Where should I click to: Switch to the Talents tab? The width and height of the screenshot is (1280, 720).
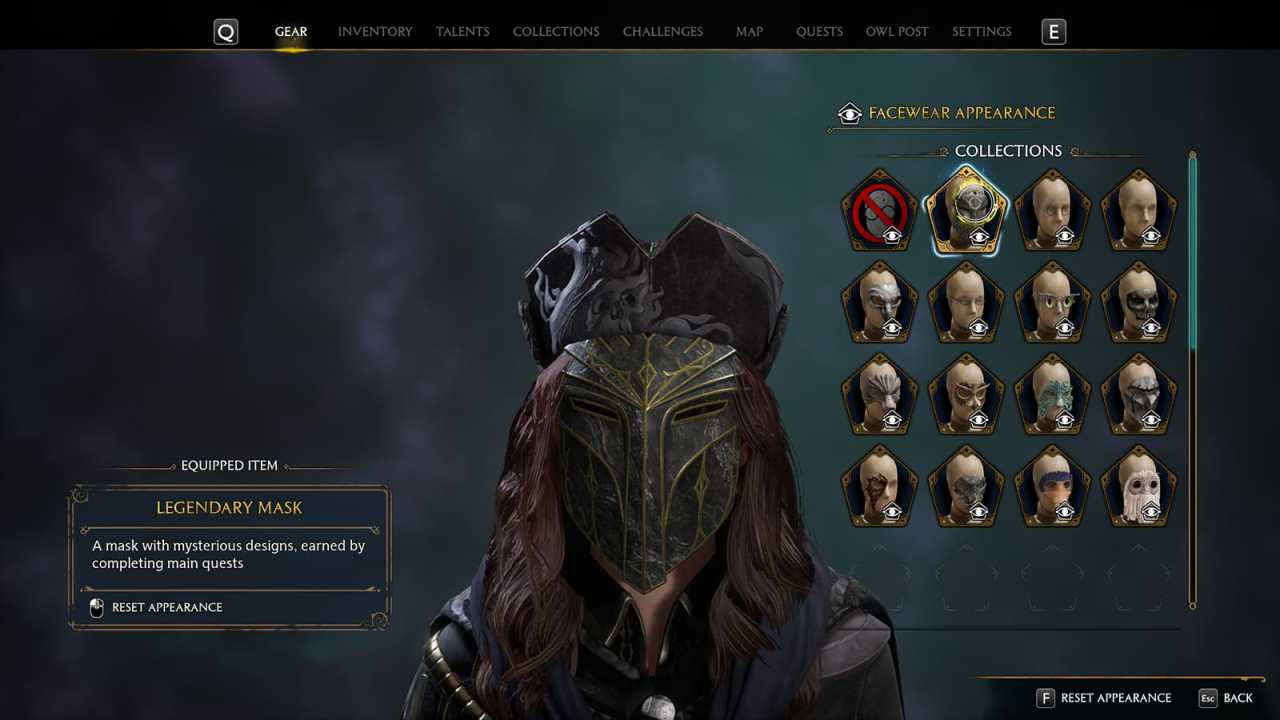click(462, 31)
